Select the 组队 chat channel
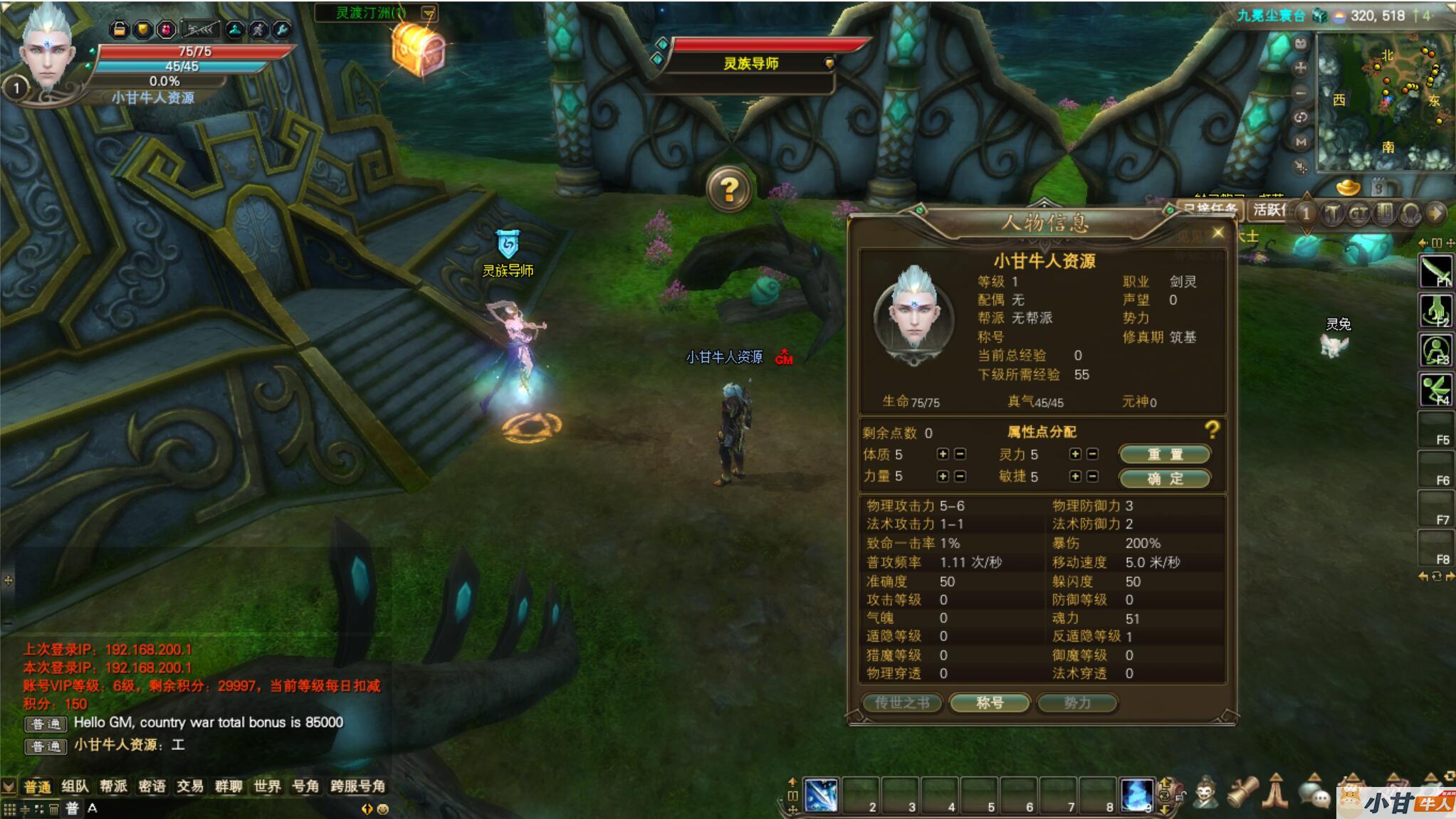 tap(75, 786)
